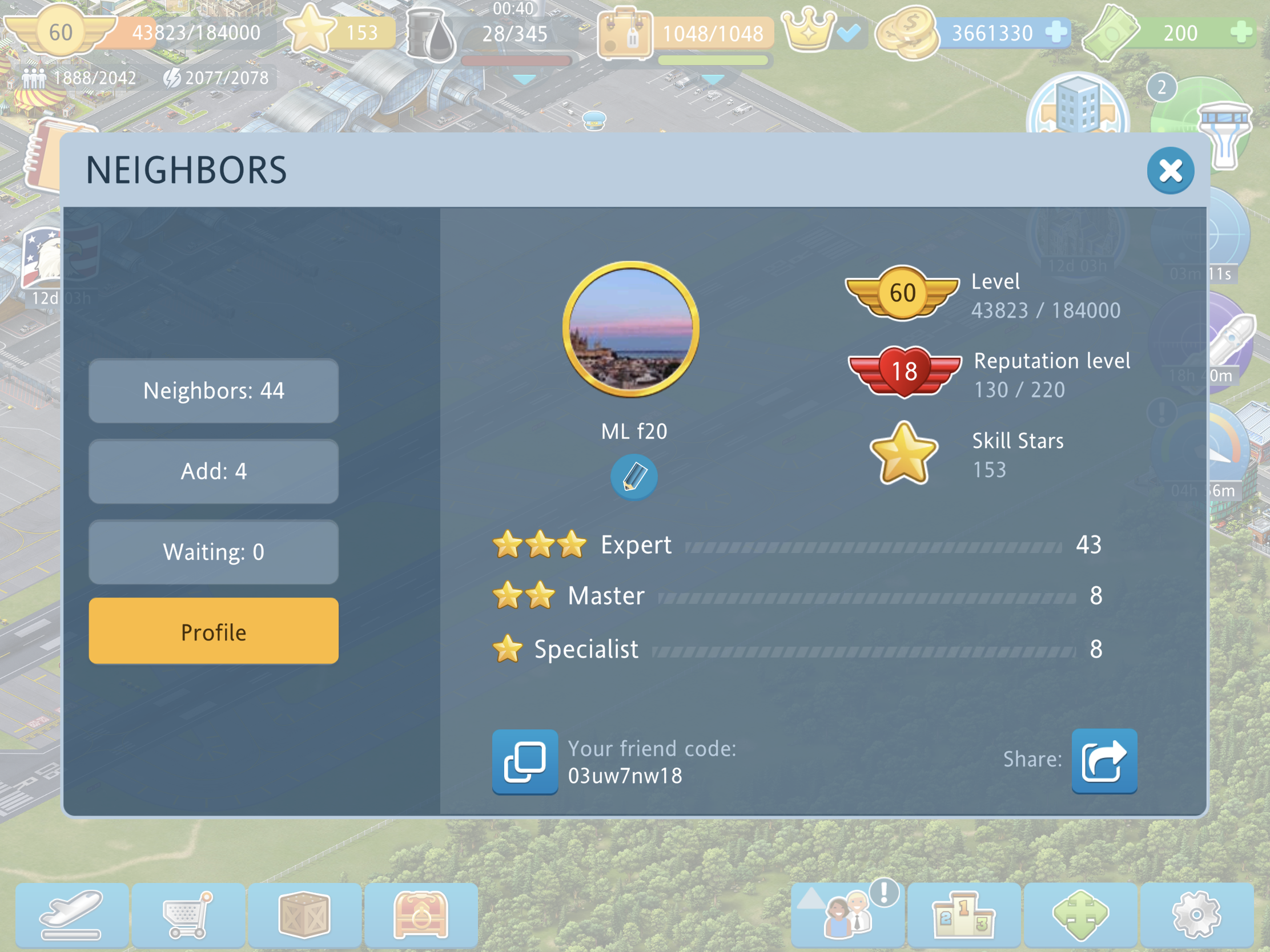Show the Waiting: 0 requests
1270x952 pixels.
coord(213,551)
